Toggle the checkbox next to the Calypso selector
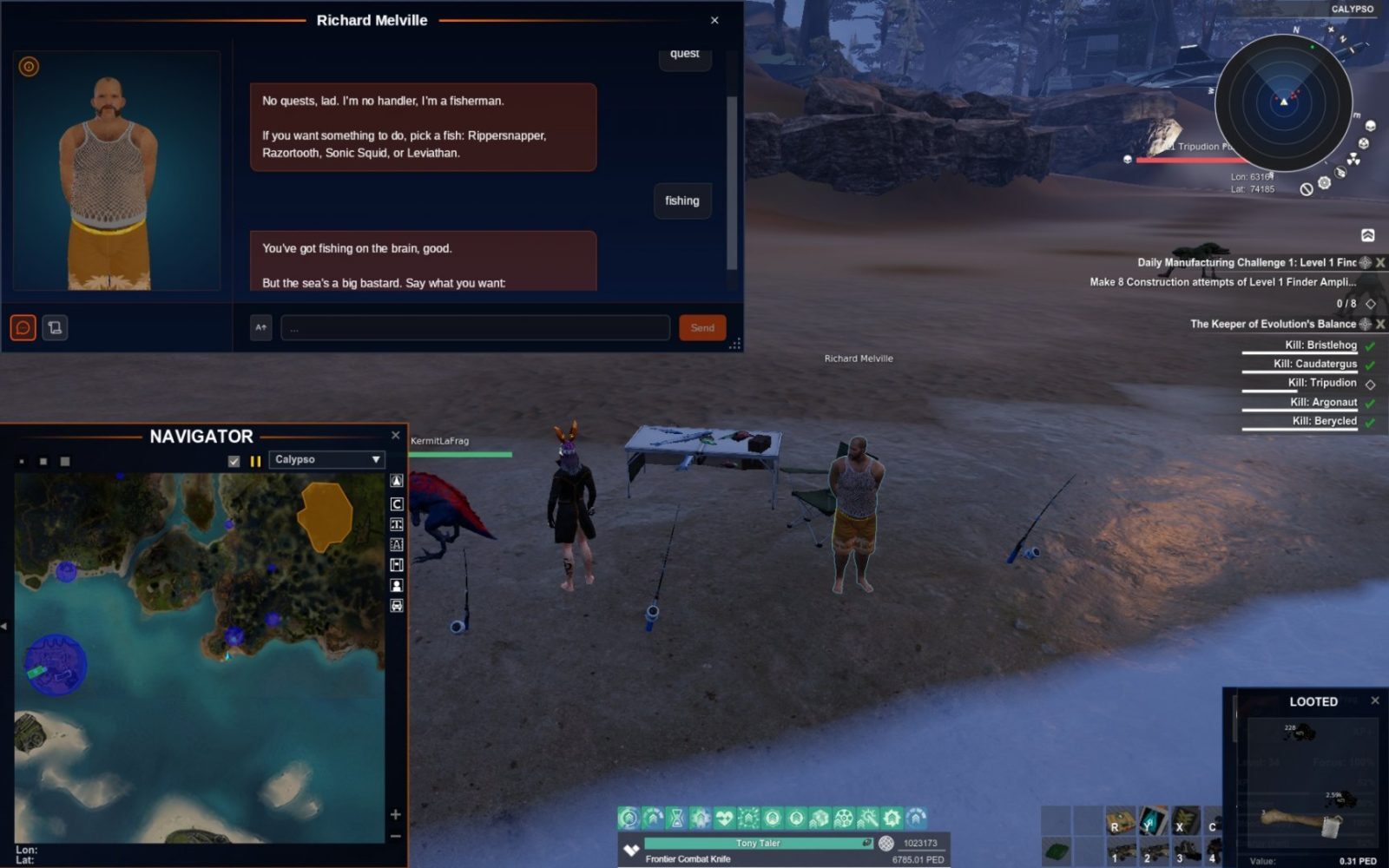This screenshot has height=868, width=1389. (x=234, y=461)
